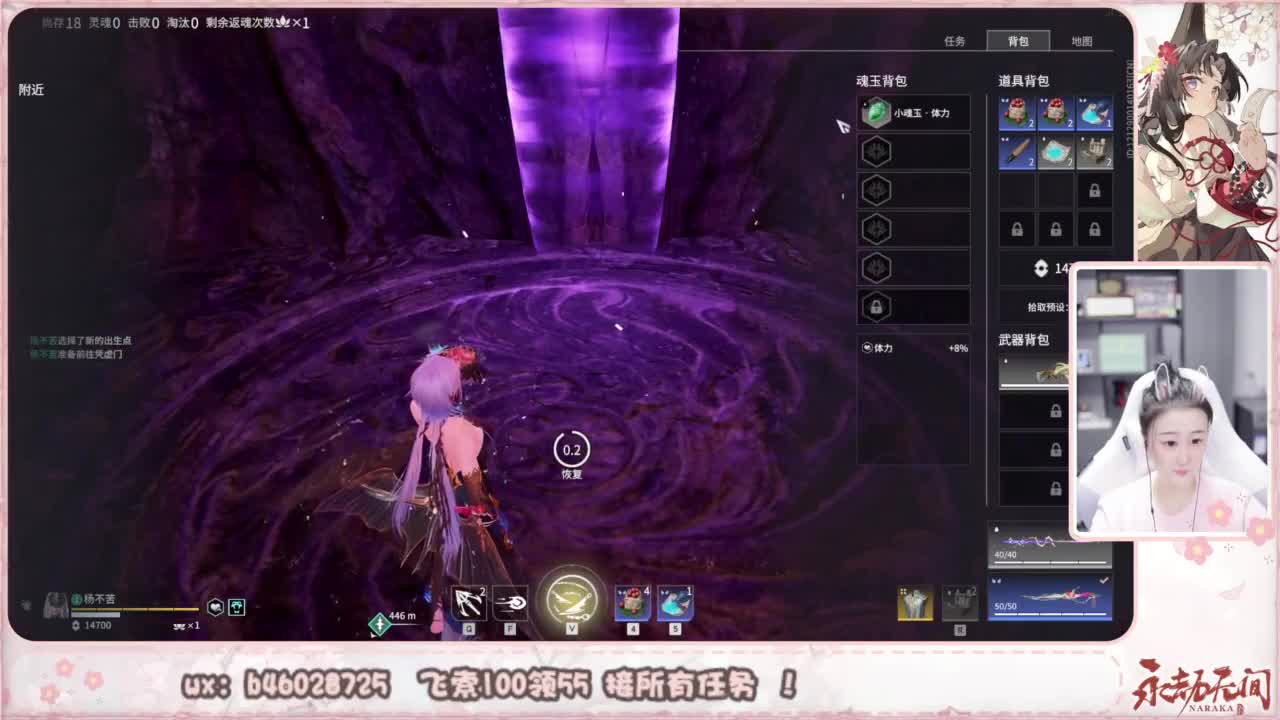Click the checkmark on the equipped 50/50 weapon

coord(1105,578)
